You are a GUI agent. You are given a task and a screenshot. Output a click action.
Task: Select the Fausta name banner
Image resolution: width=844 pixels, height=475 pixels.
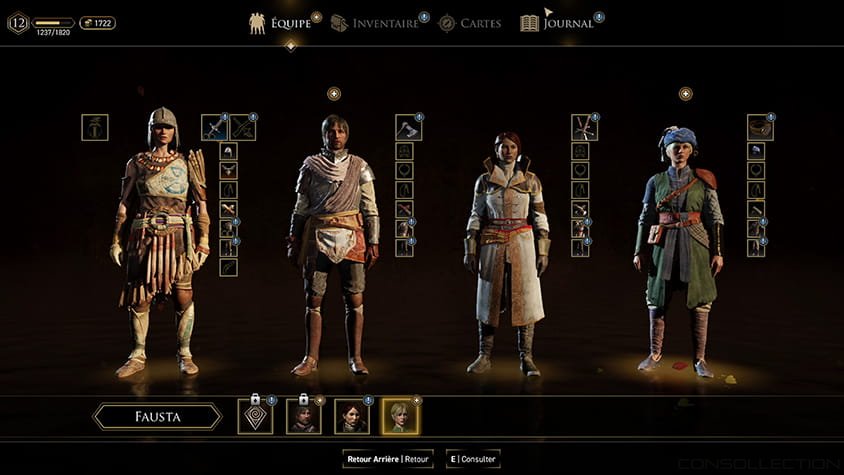[x=157, y=416]
